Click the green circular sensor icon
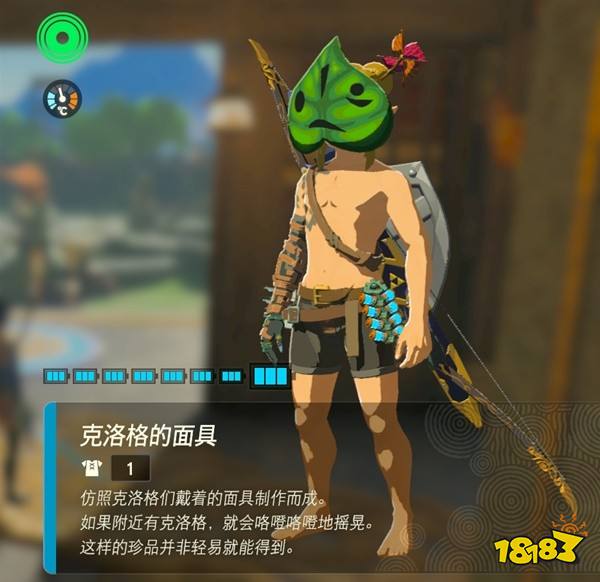This screenshot has height=582, width=600. click(63, 39)
